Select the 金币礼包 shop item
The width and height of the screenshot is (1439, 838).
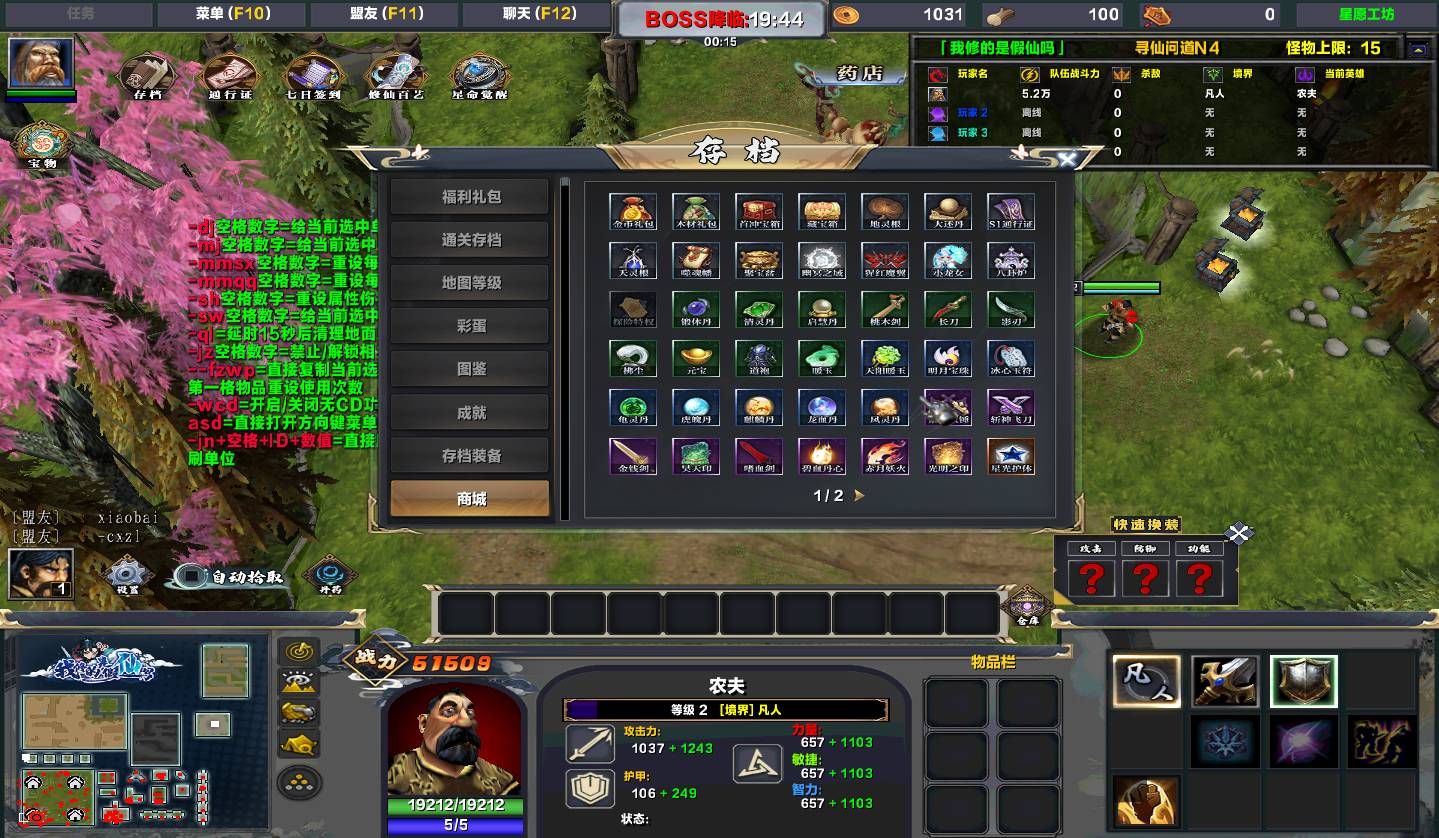(633, 210)
